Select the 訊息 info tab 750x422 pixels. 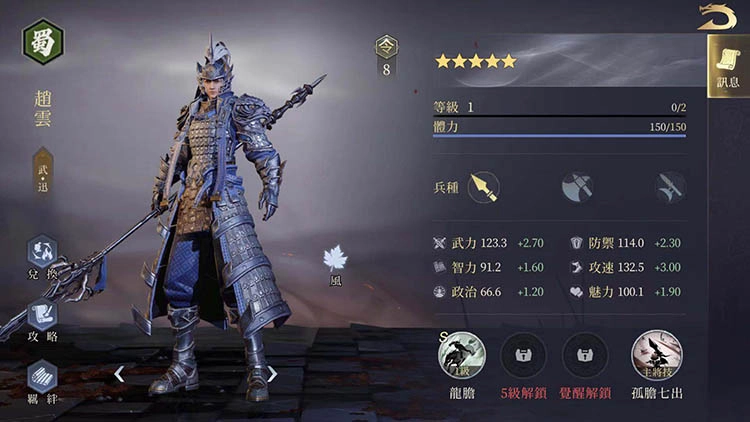727,66
